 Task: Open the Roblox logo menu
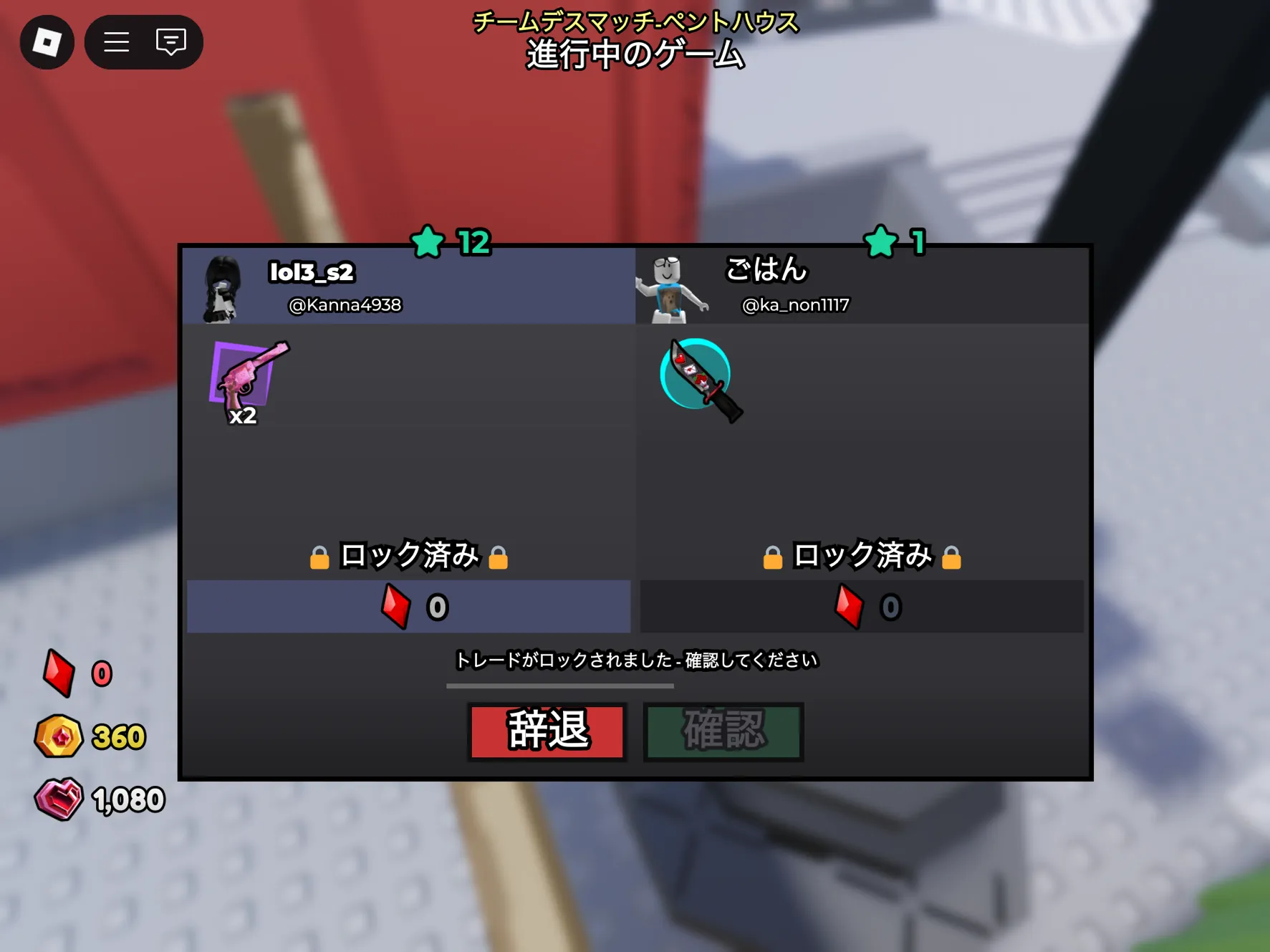tap(47, 42)
